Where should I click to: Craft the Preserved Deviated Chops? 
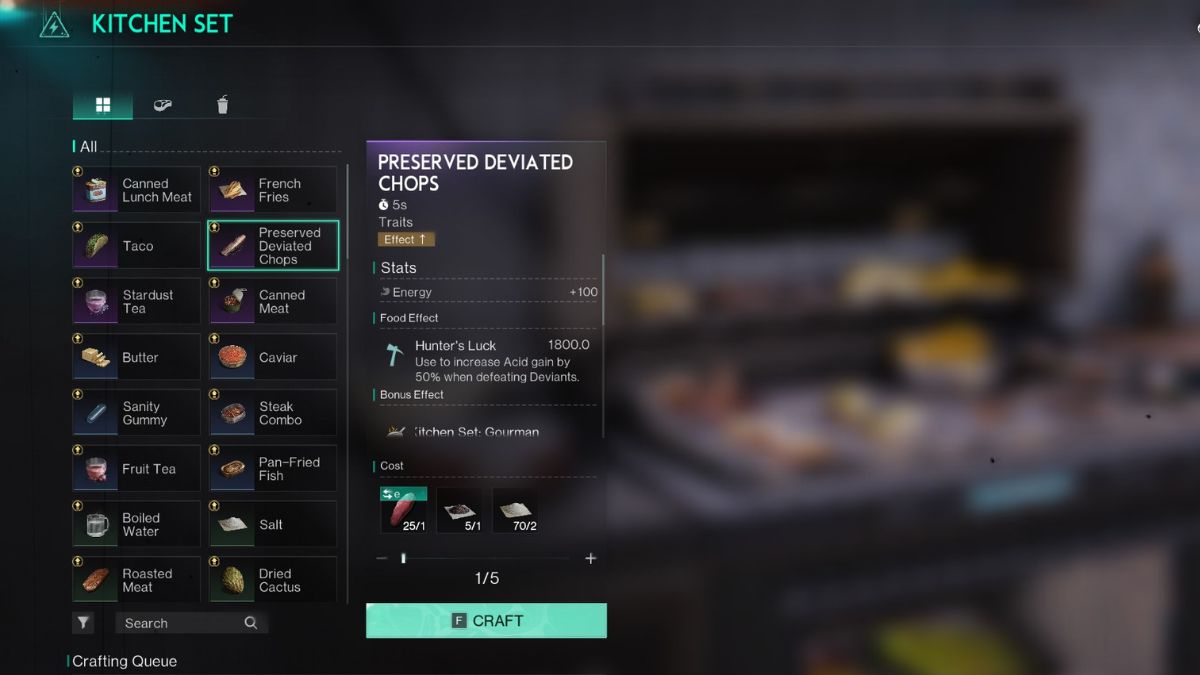(486, 621)
